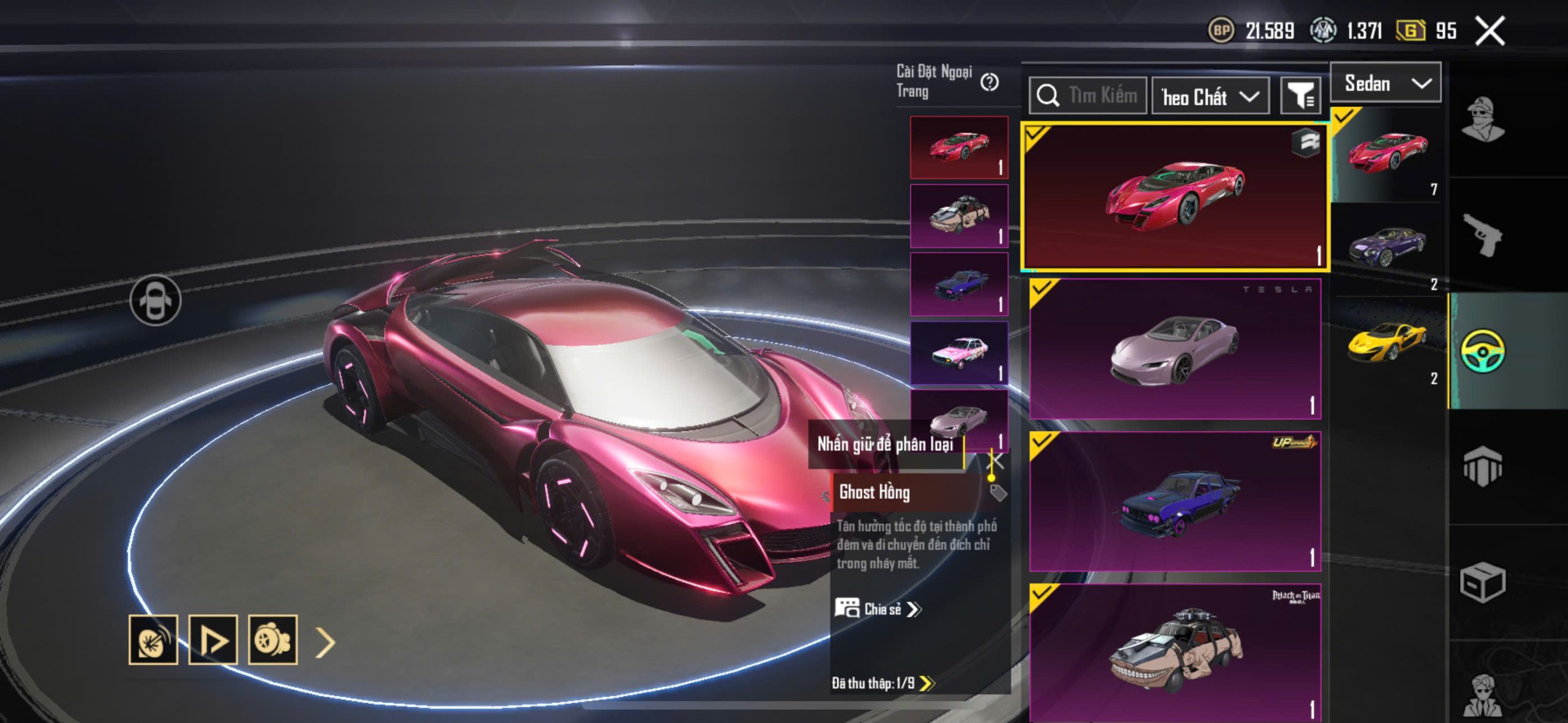
Task: Activate the wheel smoke effect icon
Action: (273, 640)
